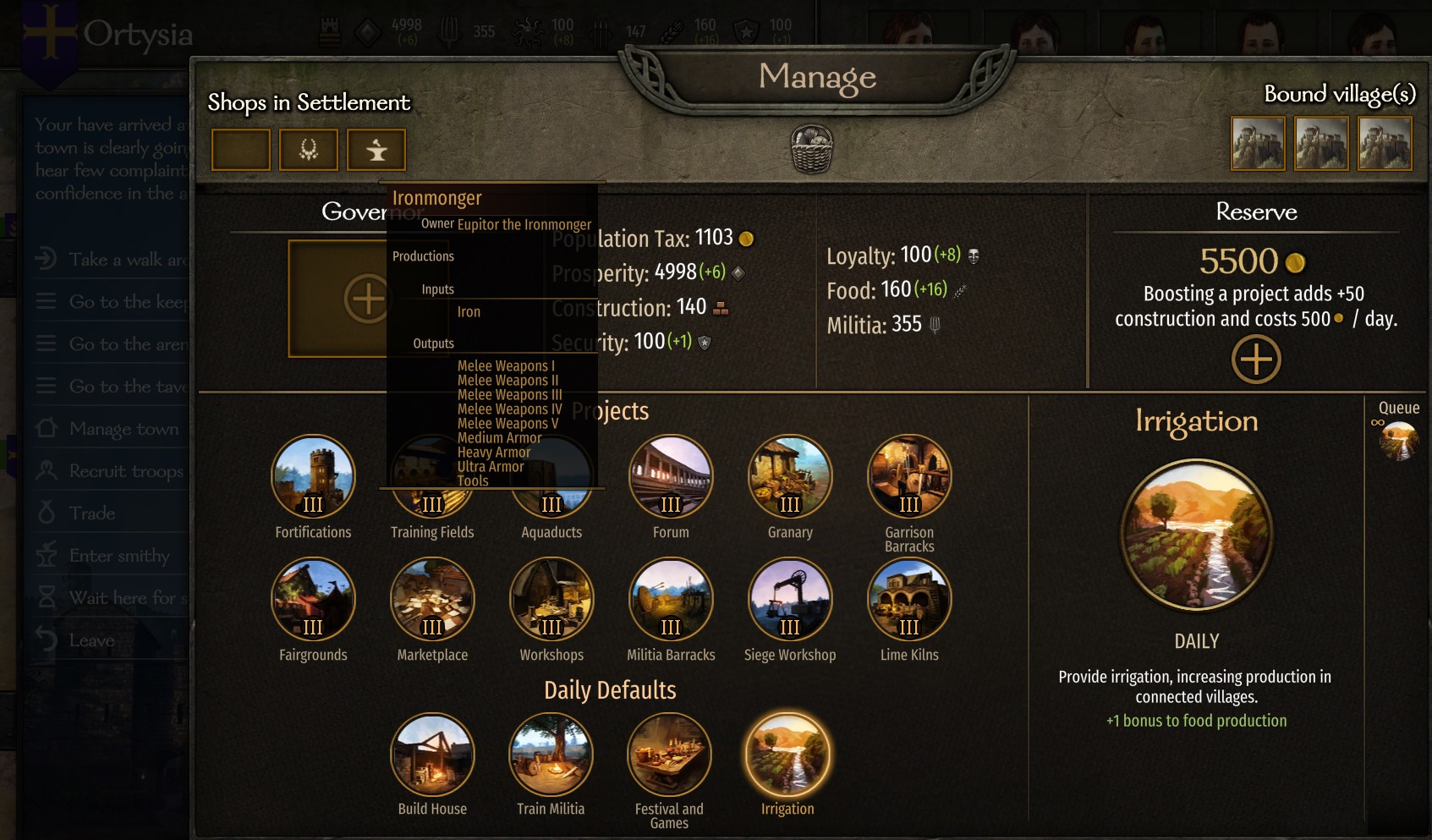Set Train Militia as daily default
The width and height of the screenshot is (1432, 840).
click(551, 754)
